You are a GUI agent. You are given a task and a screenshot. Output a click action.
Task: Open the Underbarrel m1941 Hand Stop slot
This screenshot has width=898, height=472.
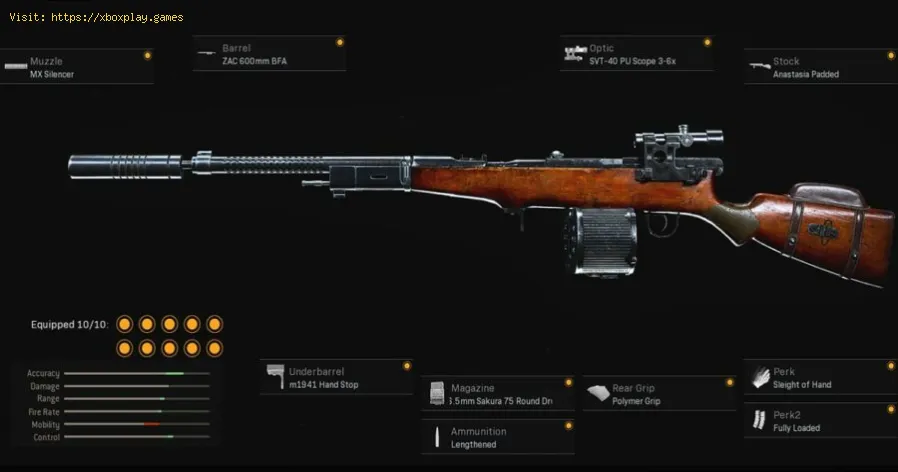[x=337, y=378]
